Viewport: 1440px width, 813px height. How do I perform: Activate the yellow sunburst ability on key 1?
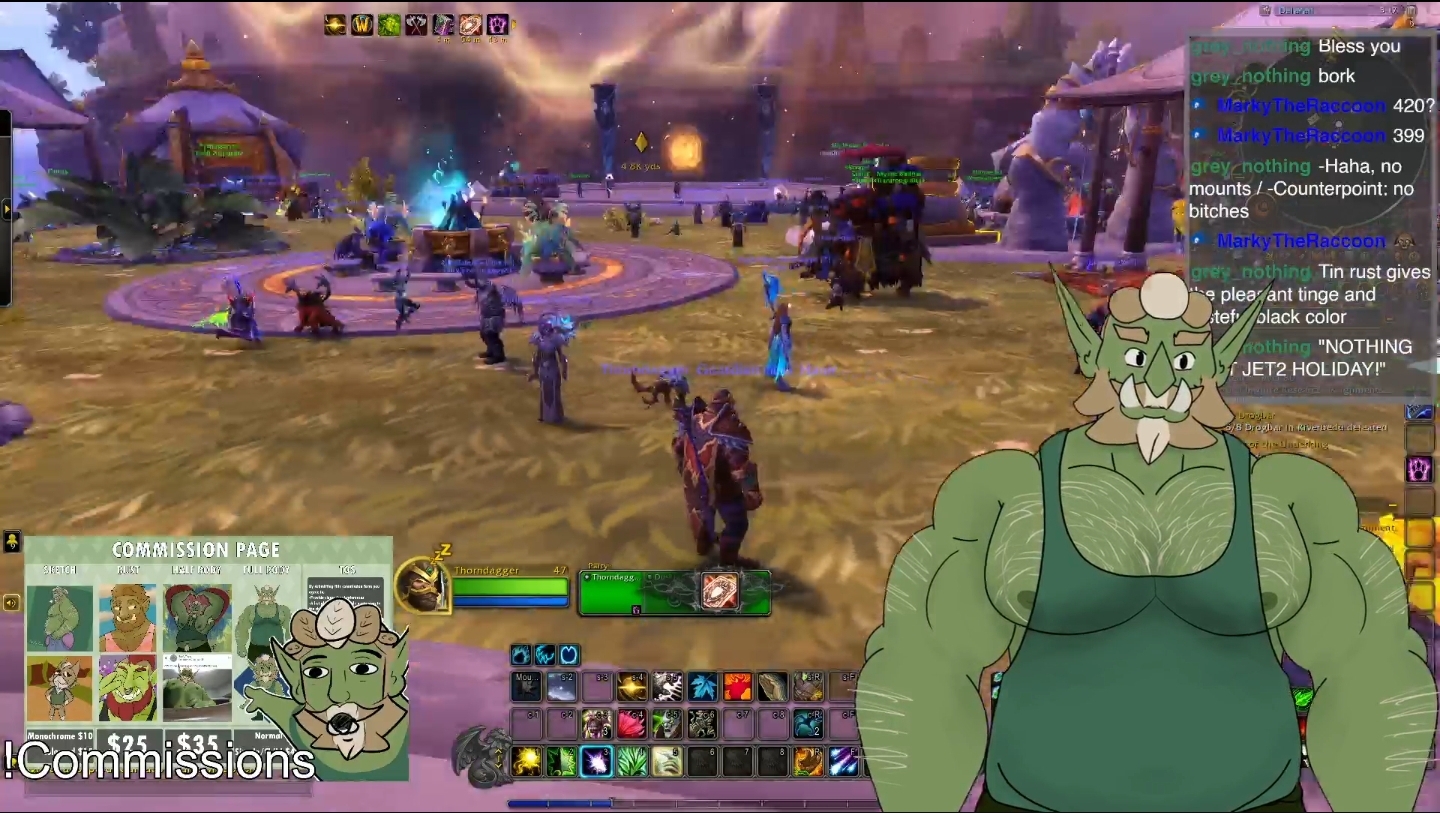click(x=527, y=762)
